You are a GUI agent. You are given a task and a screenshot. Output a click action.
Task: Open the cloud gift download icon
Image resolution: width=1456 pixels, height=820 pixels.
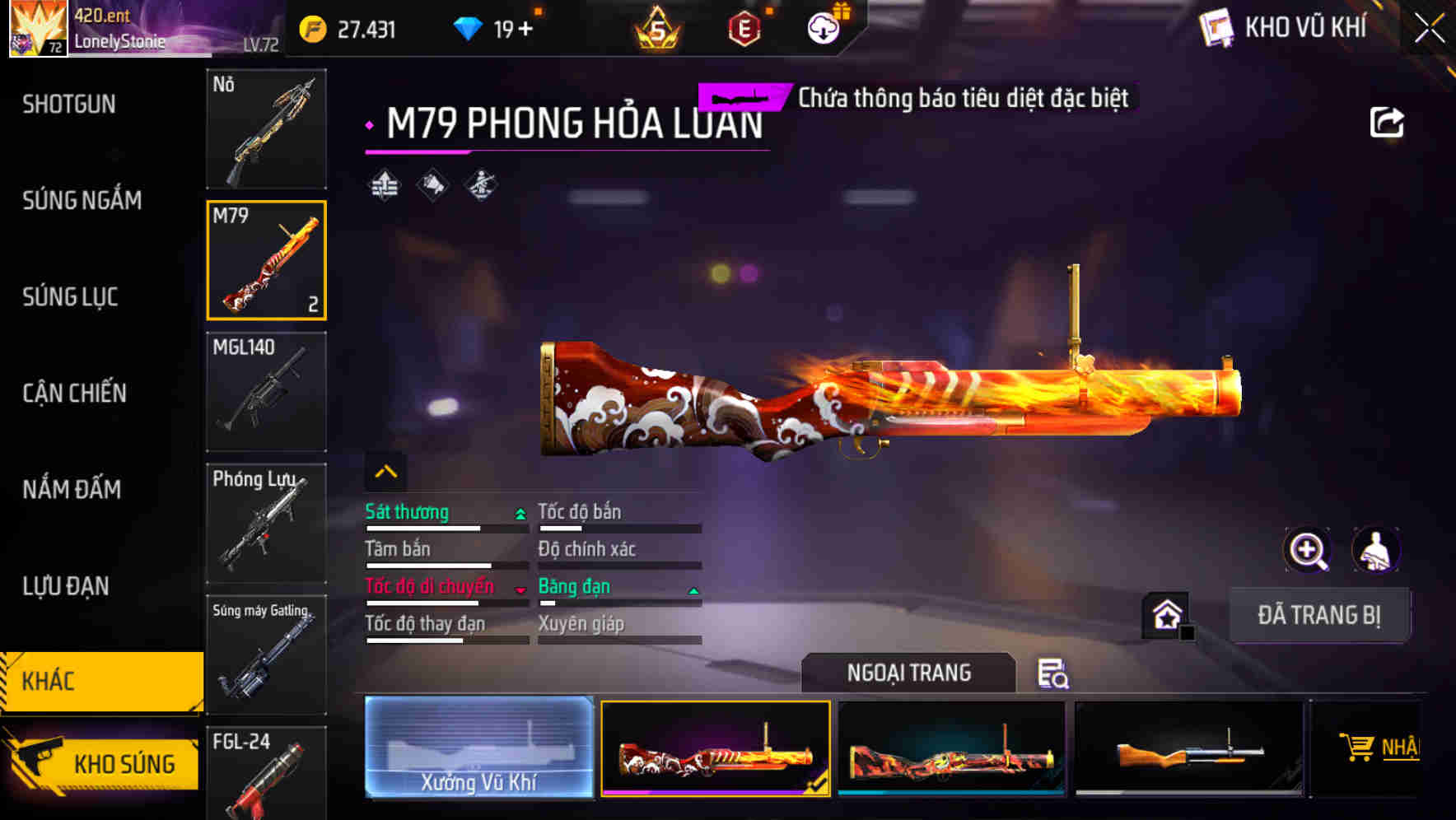(823, 28)
